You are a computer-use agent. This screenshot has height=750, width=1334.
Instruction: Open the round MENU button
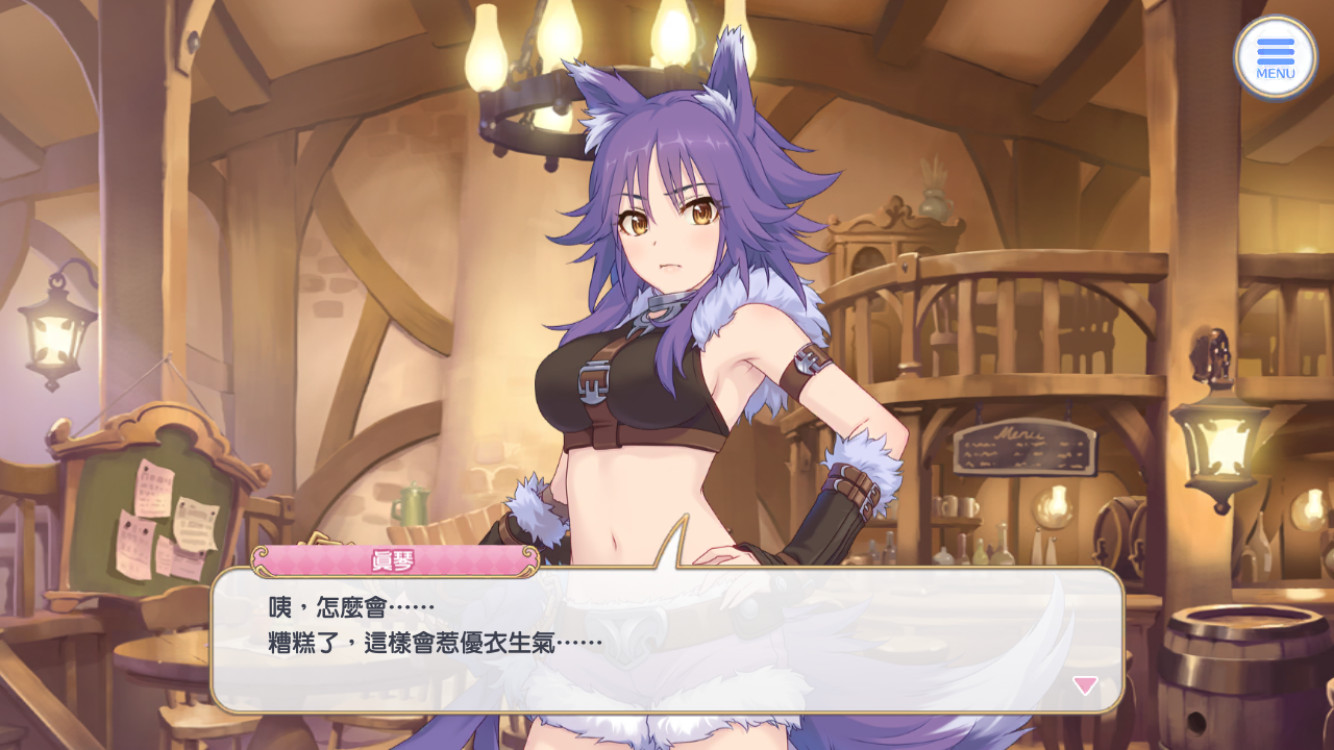click(1275, 58)
